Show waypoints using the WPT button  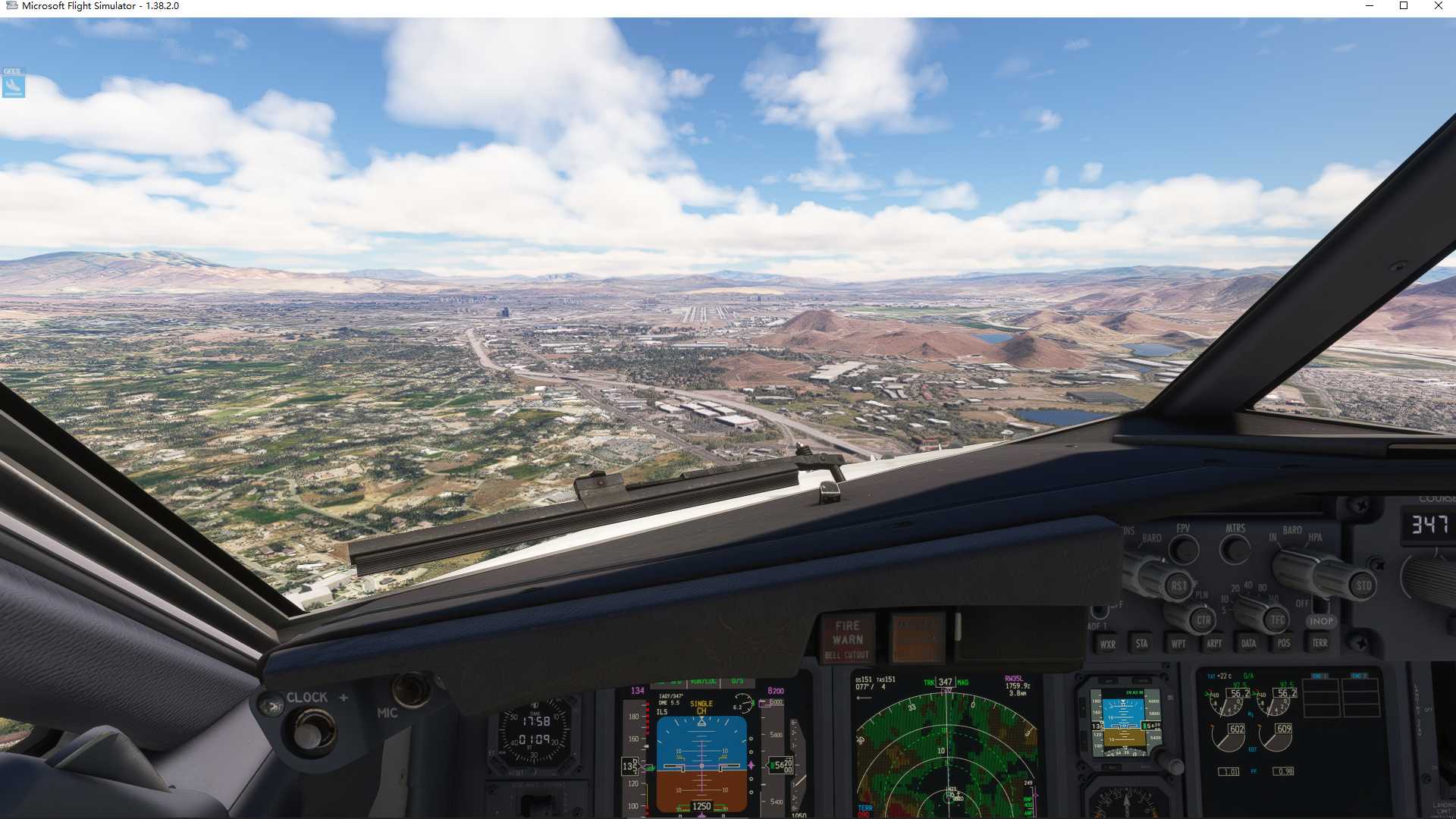1178,643
